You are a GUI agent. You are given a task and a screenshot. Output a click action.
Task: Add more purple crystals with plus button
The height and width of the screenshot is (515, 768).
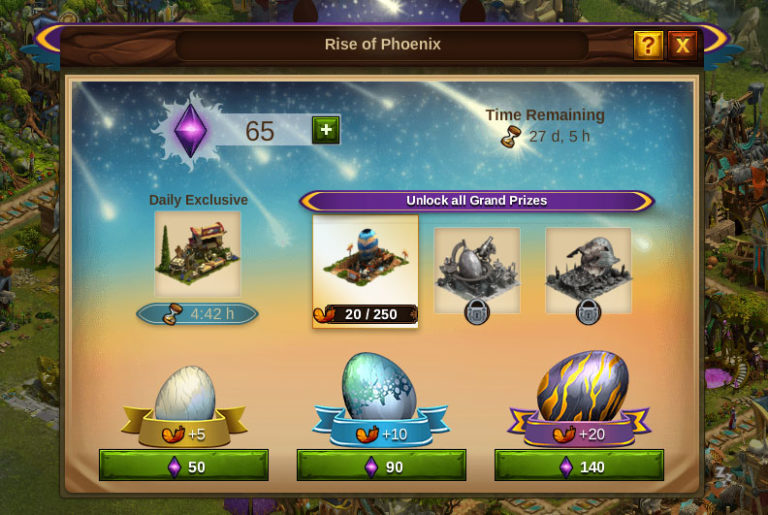point(326,130)
